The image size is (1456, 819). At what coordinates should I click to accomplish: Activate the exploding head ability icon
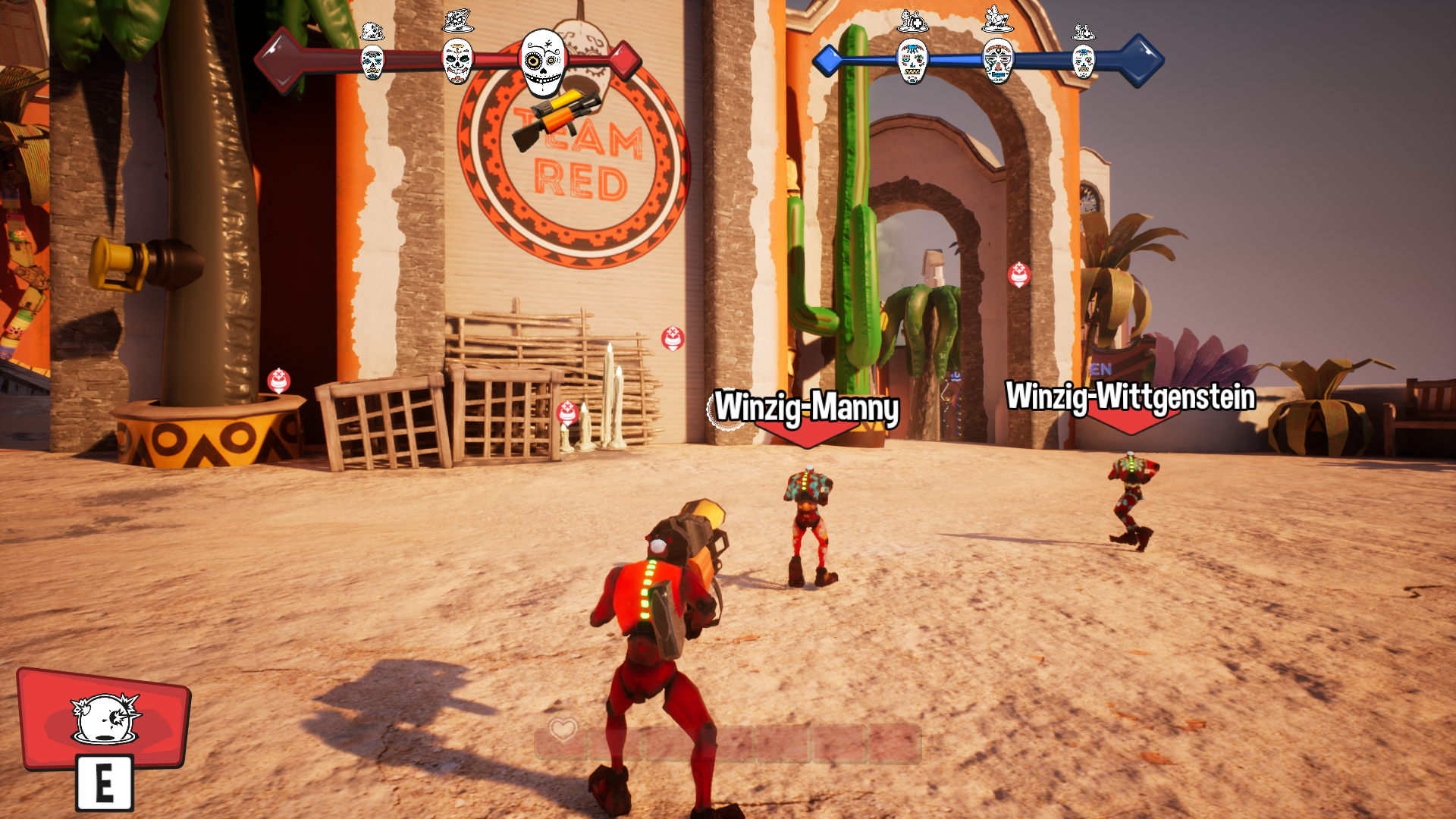[x=105, y=717]
